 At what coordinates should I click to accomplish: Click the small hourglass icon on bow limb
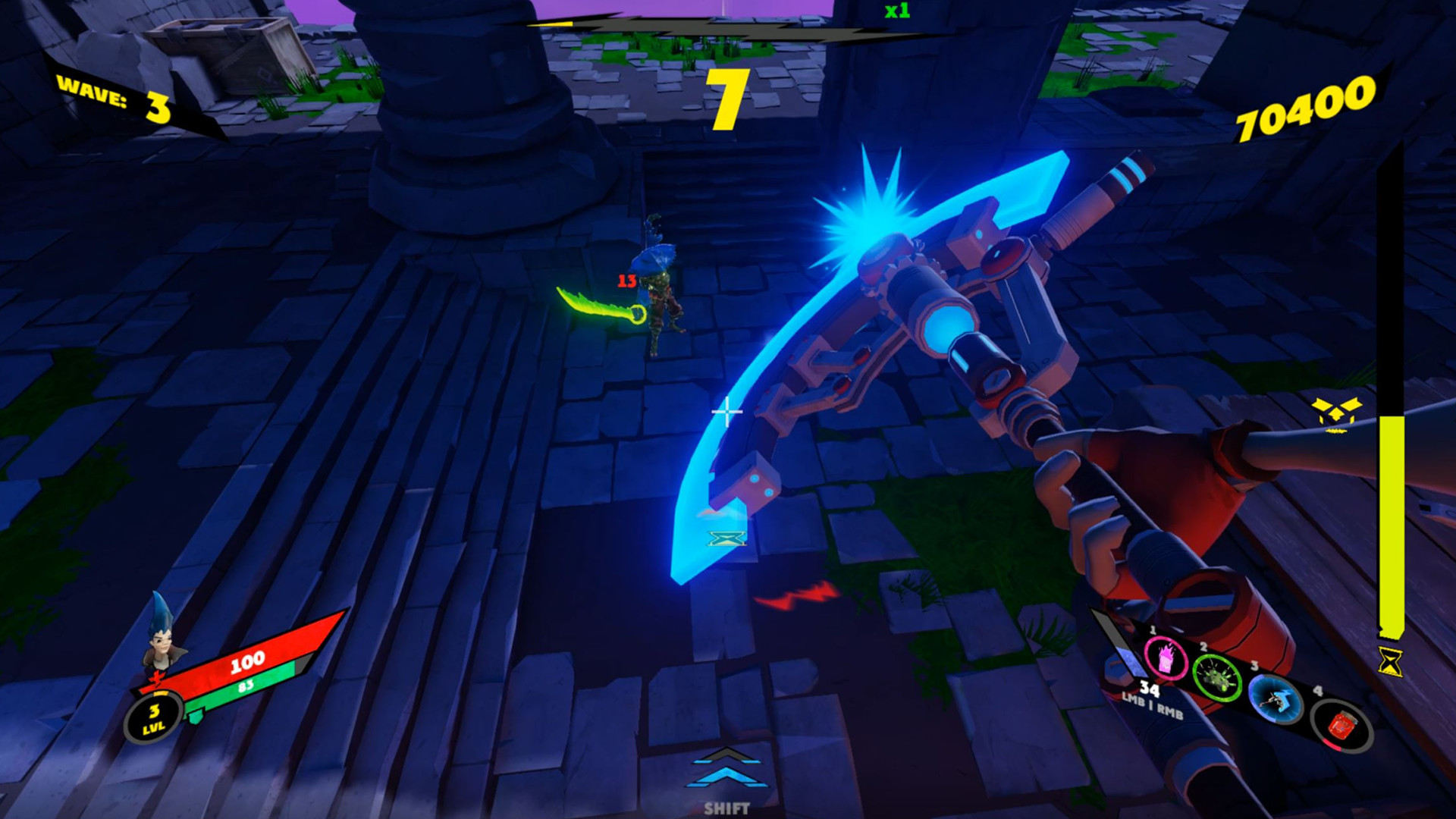point(726,540)
